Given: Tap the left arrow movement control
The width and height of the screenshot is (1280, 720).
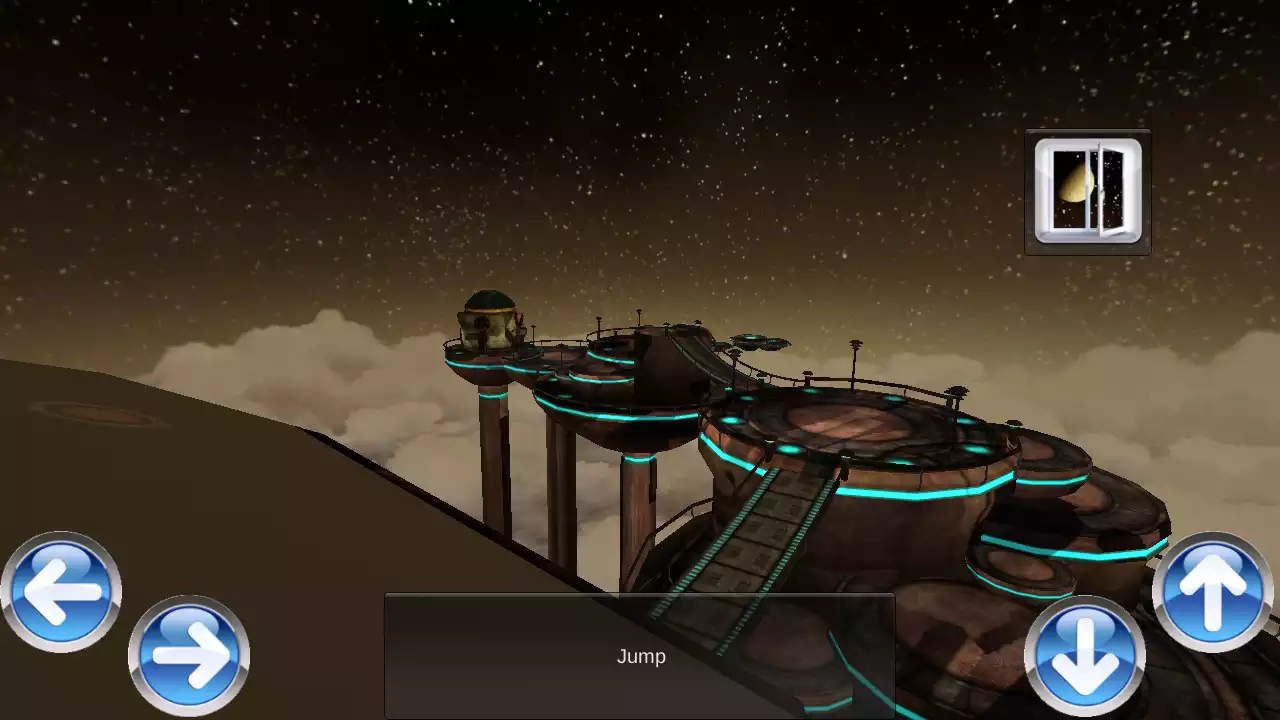Looking at the screenshot, I should (x=60, y=590).
